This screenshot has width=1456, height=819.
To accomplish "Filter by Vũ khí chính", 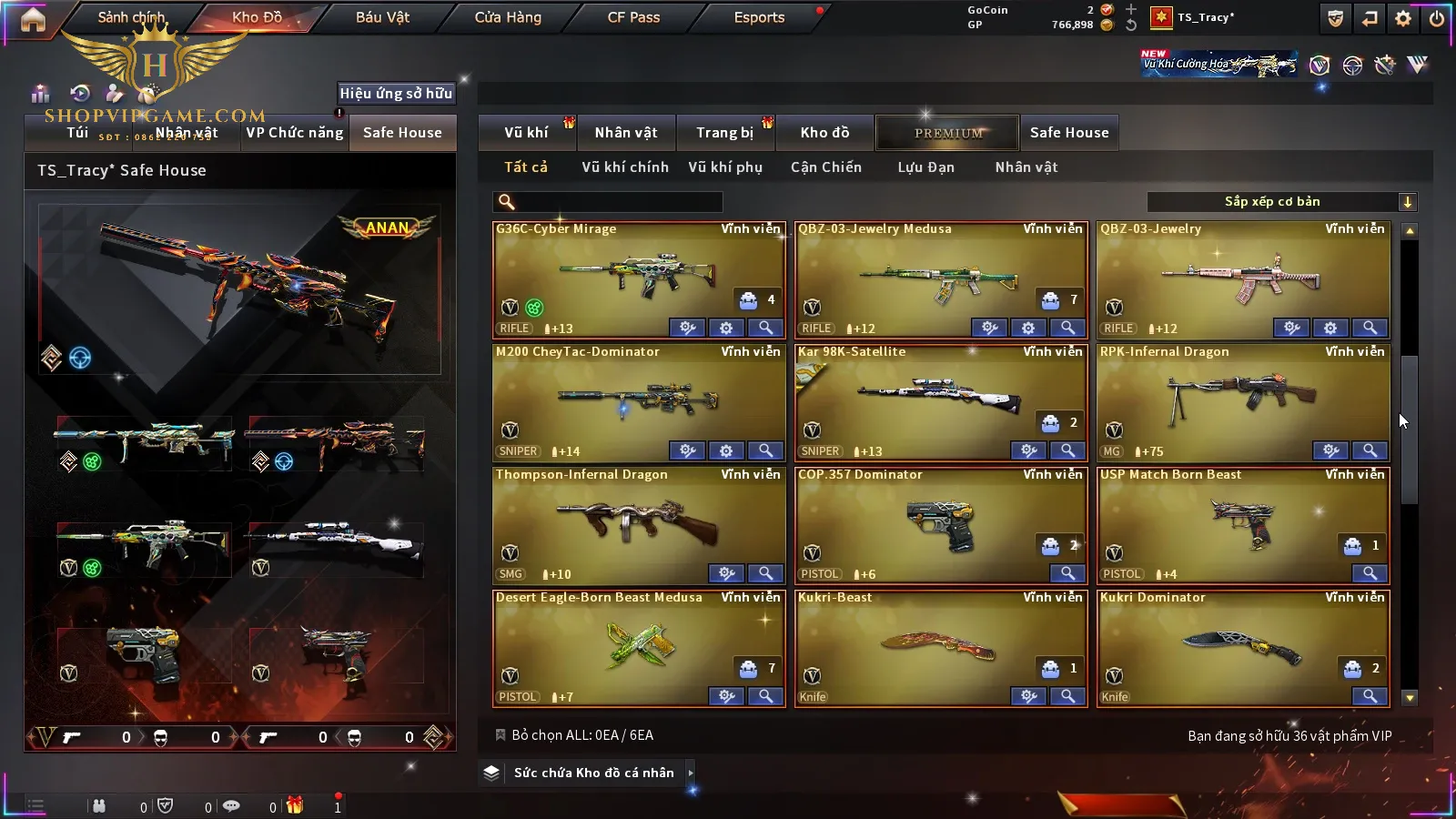I will click(x=625, y=167).
